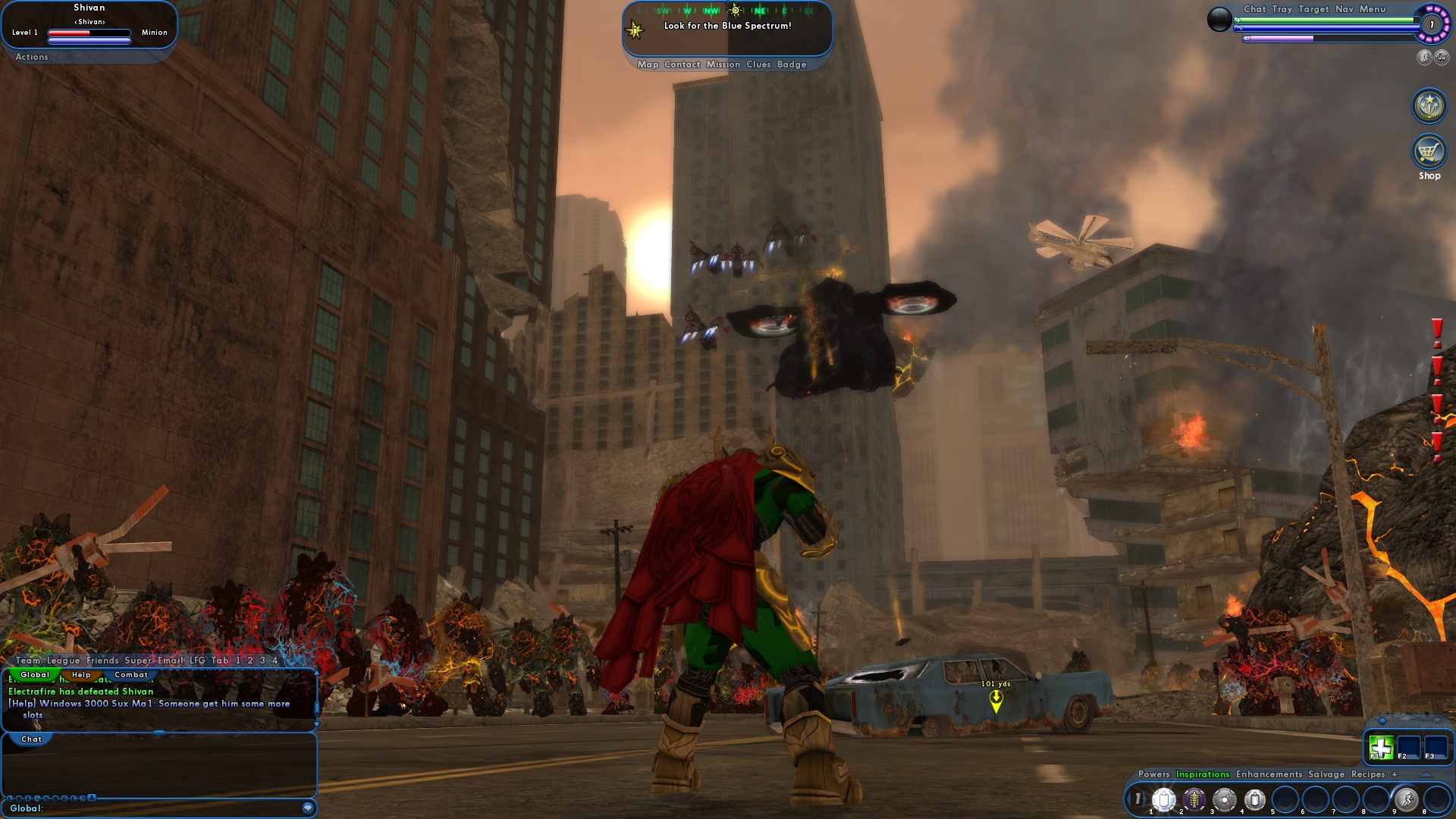
Task: Click the plus to add a new inventory tab
Action: pos(1395,774)
